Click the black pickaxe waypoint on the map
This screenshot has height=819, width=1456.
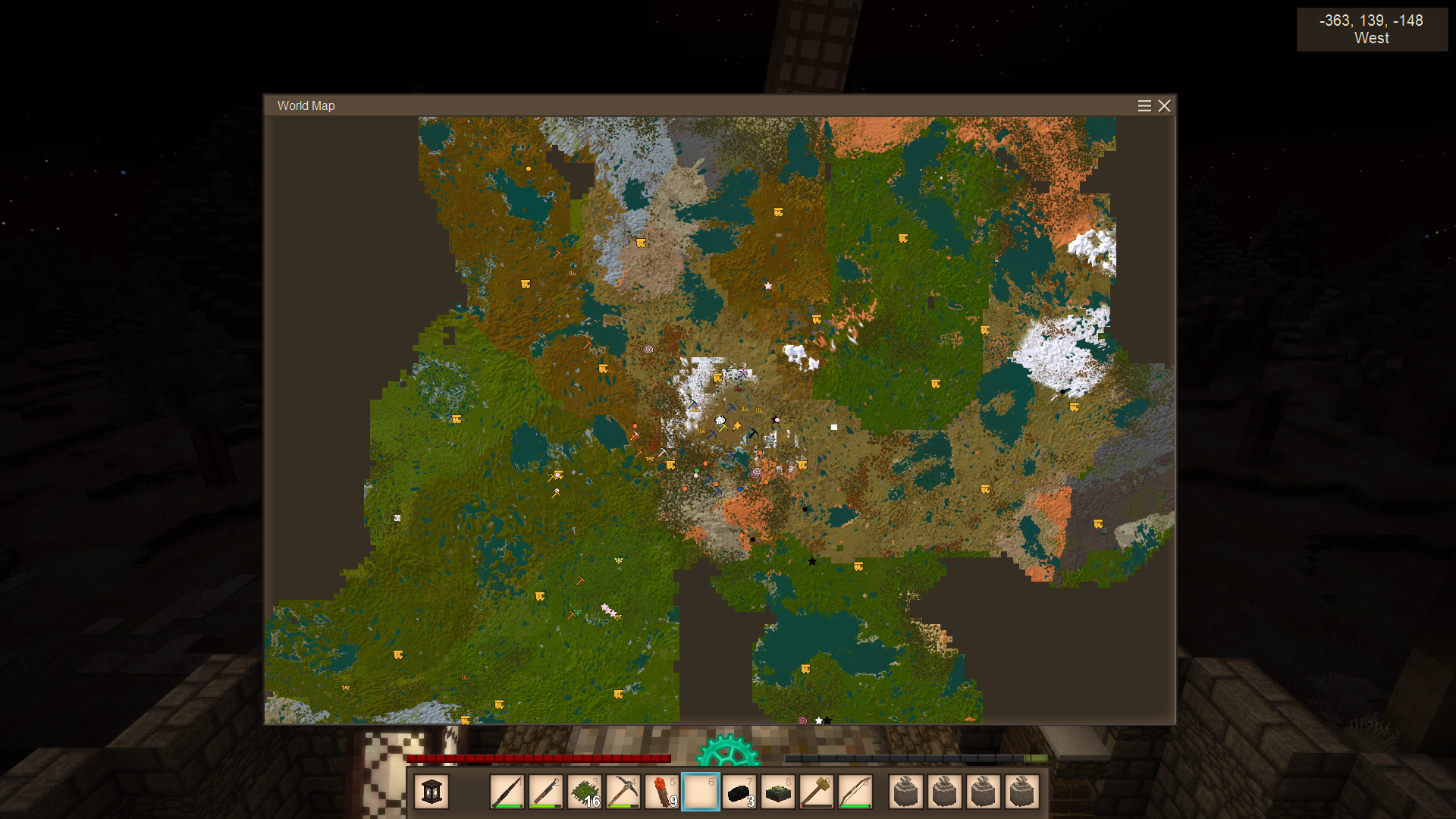[752, 434]
